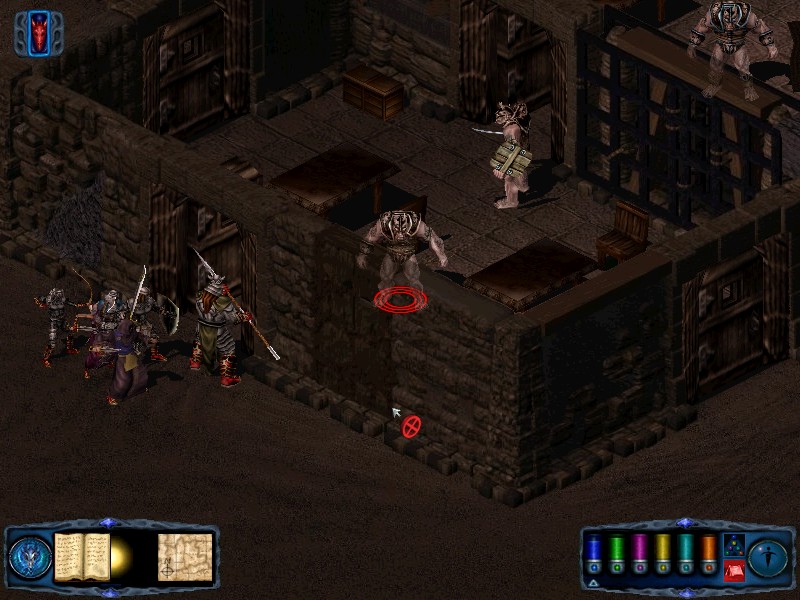Select the yellow party member button
800x600 pixels.
tap(662, 555)
